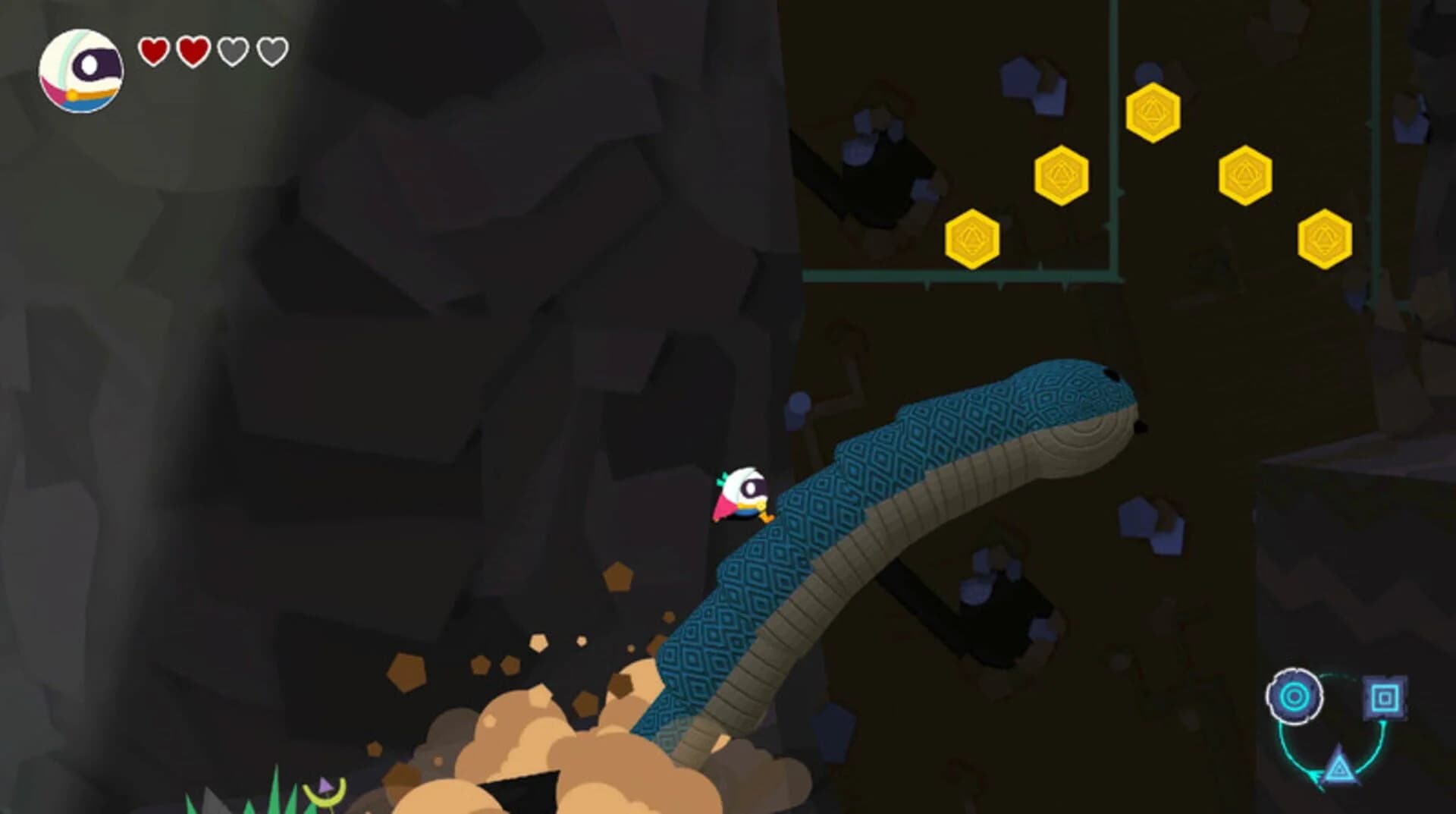This screenshot has width=1456, height=814.
Task: Select the square ability in the ability wheel
Action: pyautogui.click(x=1385, y=696)
